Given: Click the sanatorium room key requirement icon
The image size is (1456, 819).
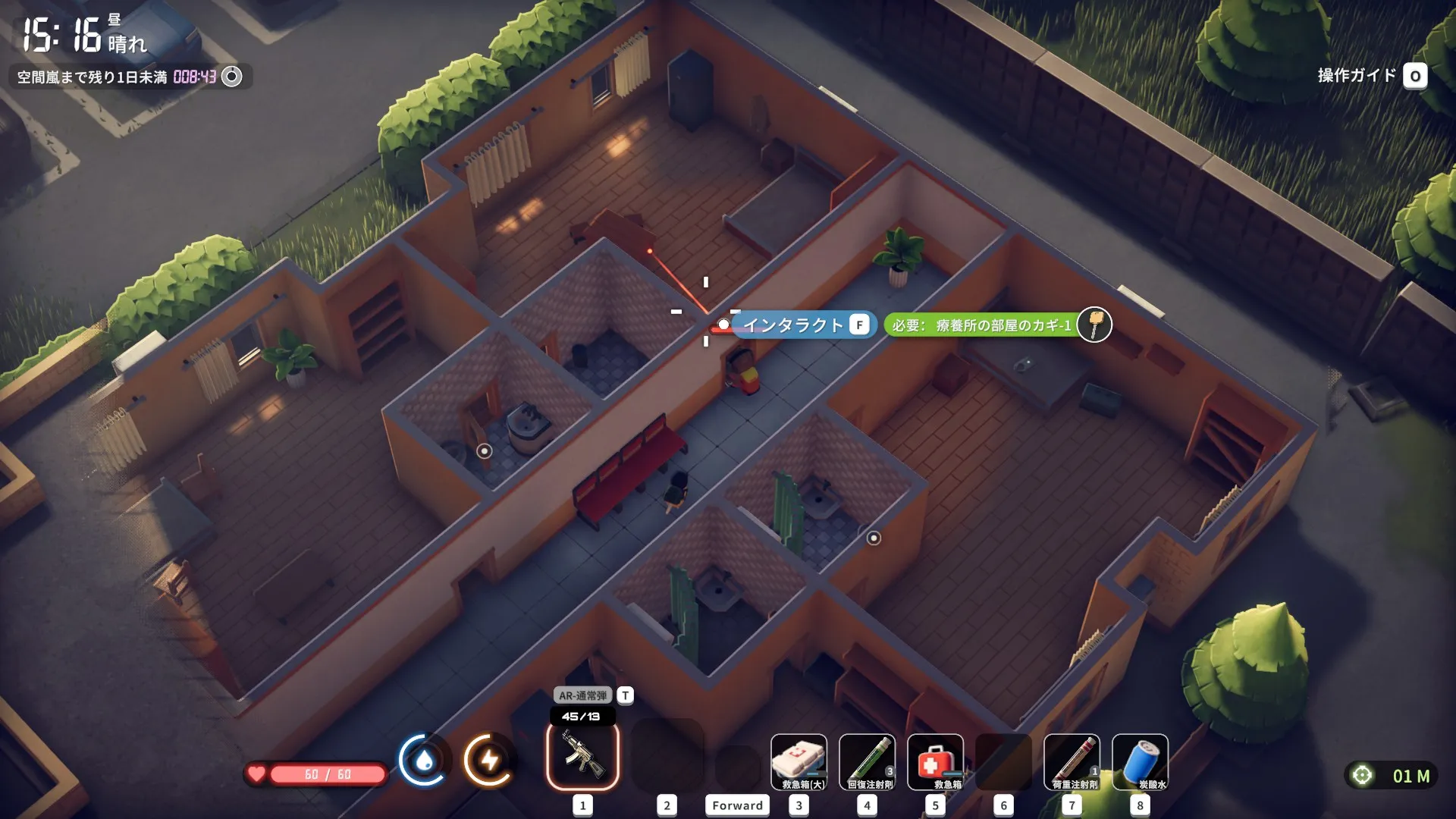Looking at the screenshot, I should coord(1094,325).
